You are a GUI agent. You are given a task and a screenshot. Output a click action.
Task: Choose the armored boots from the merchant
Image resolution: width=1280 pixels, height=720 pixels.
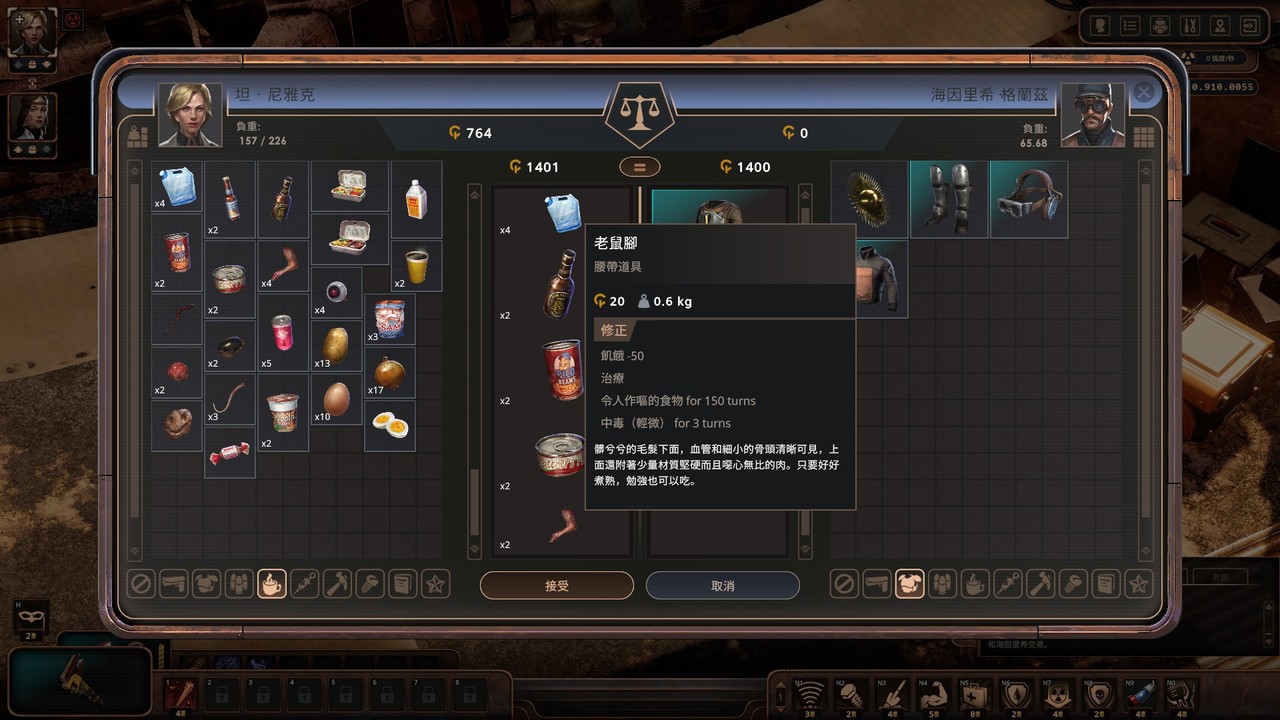tap(948, 199)
